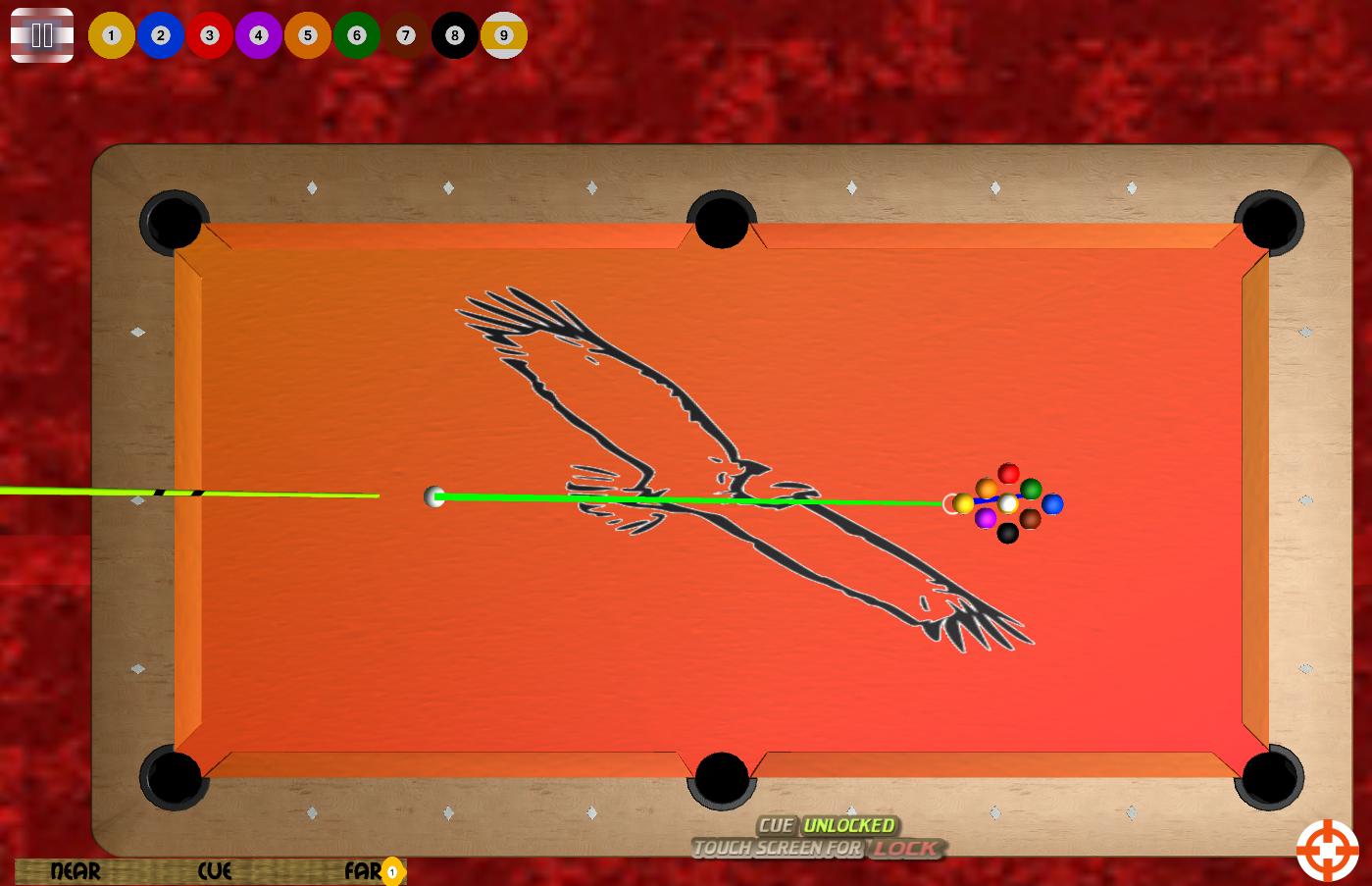Select the highlighted 9-ball icon

[503, 35]
